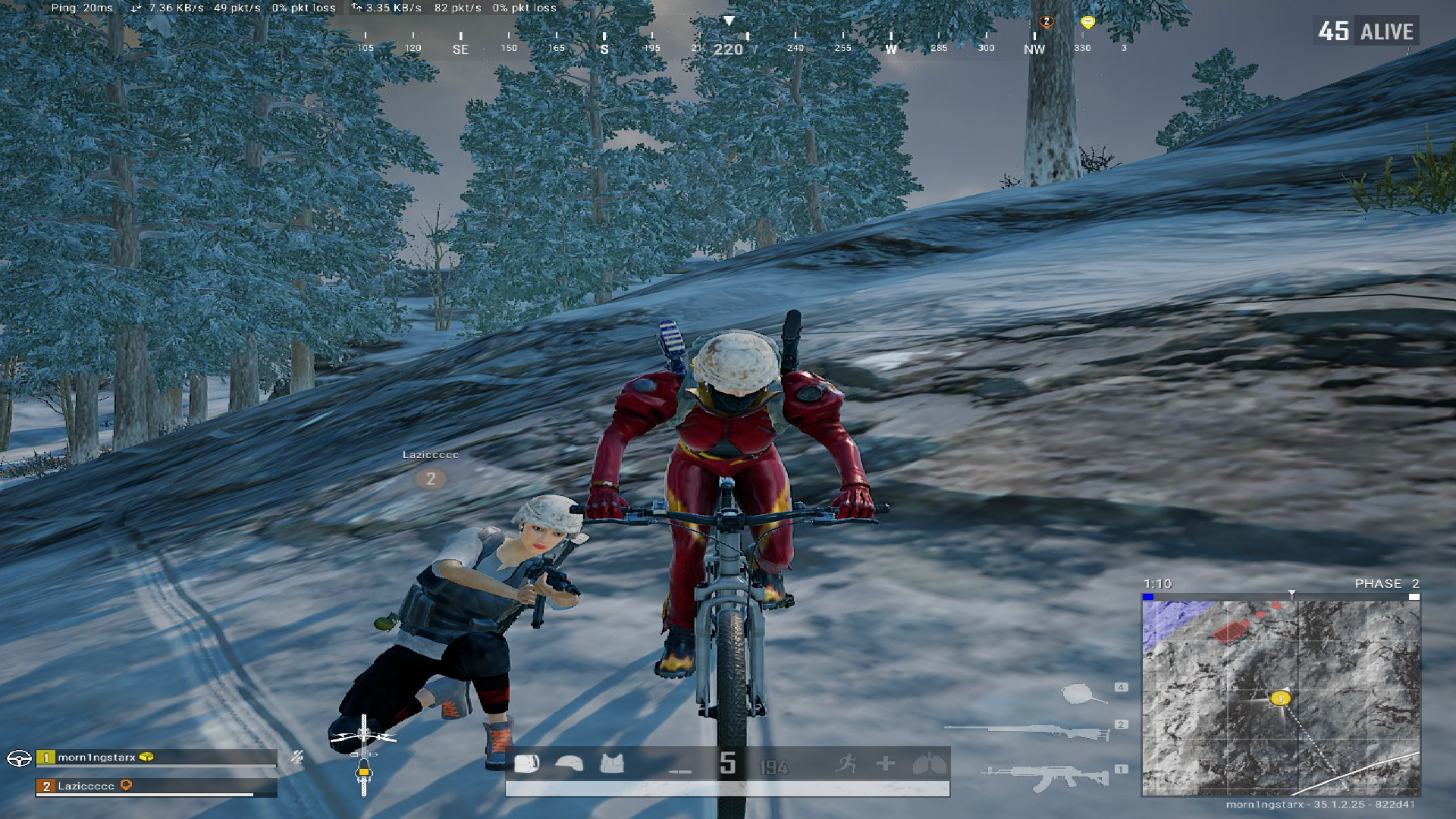
Task: Click the Lazicccccc number 2 nameplate marker
Action: point(431,479)
